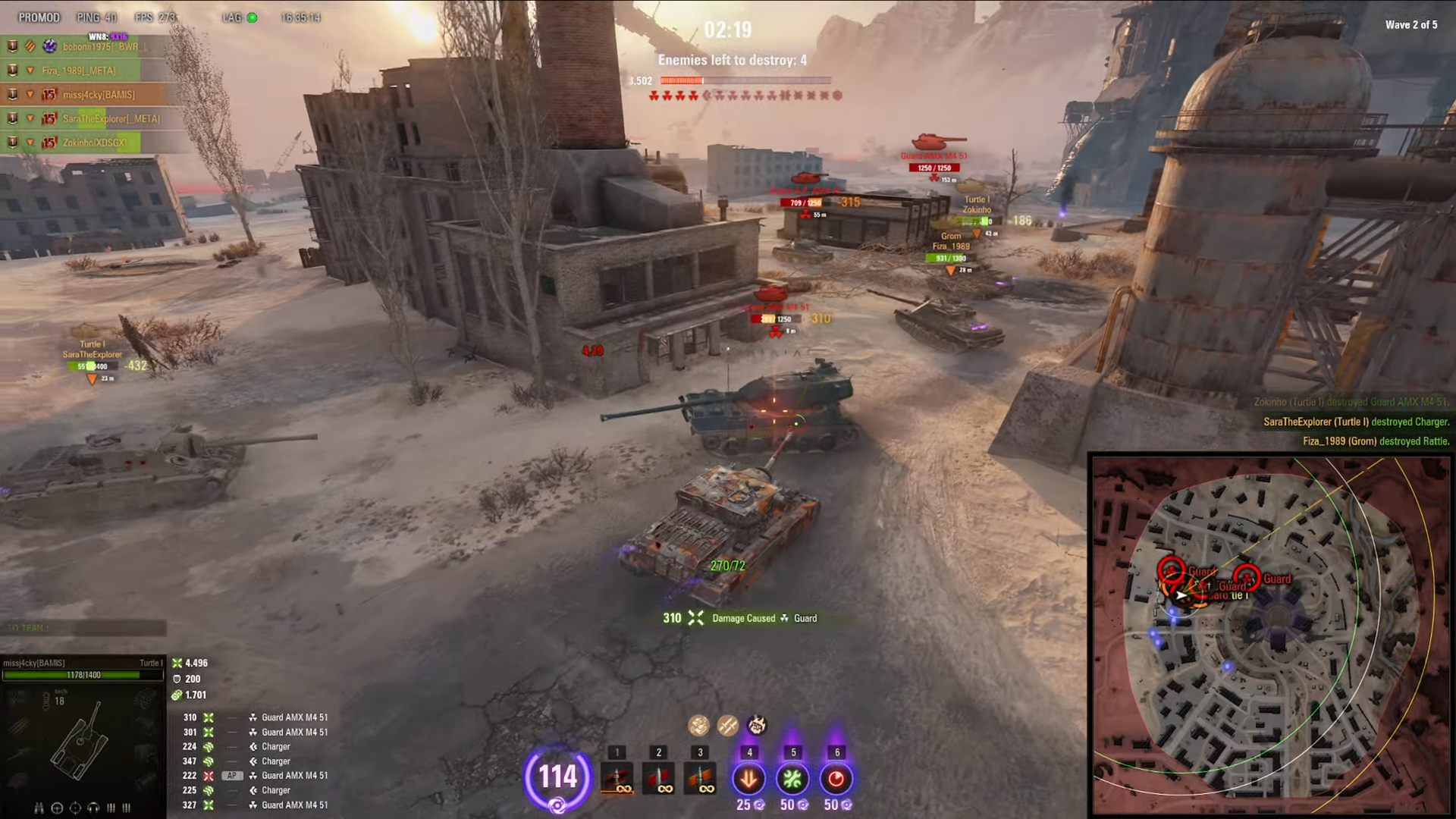Image resolution: width=1456 pixels, height=819 pixels.
Task: Trigger the green repair ability in slot 5
Action: click(792, 778)
